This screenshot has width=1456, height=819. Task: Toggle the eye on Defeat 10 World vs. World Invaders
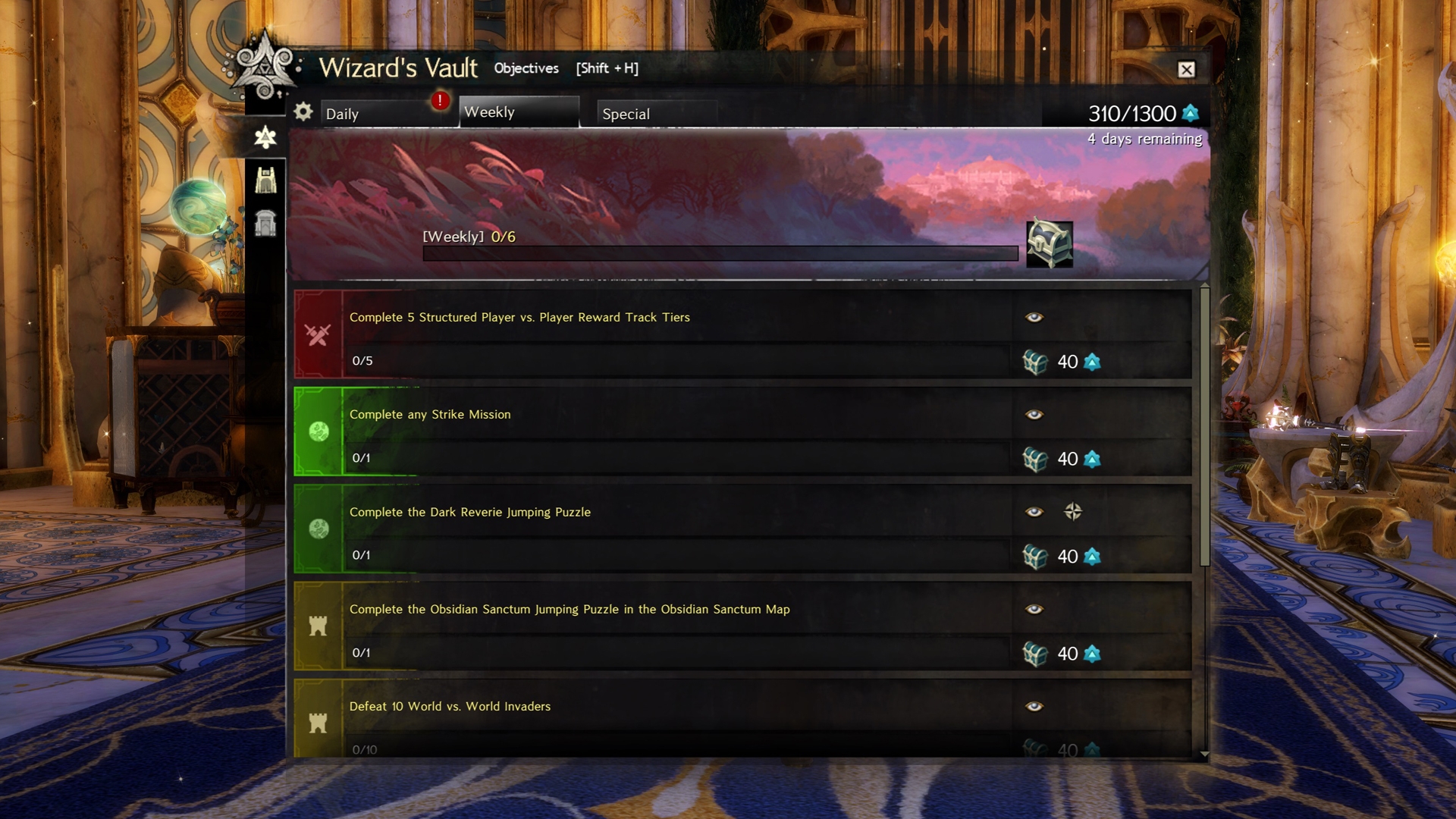1033,706
